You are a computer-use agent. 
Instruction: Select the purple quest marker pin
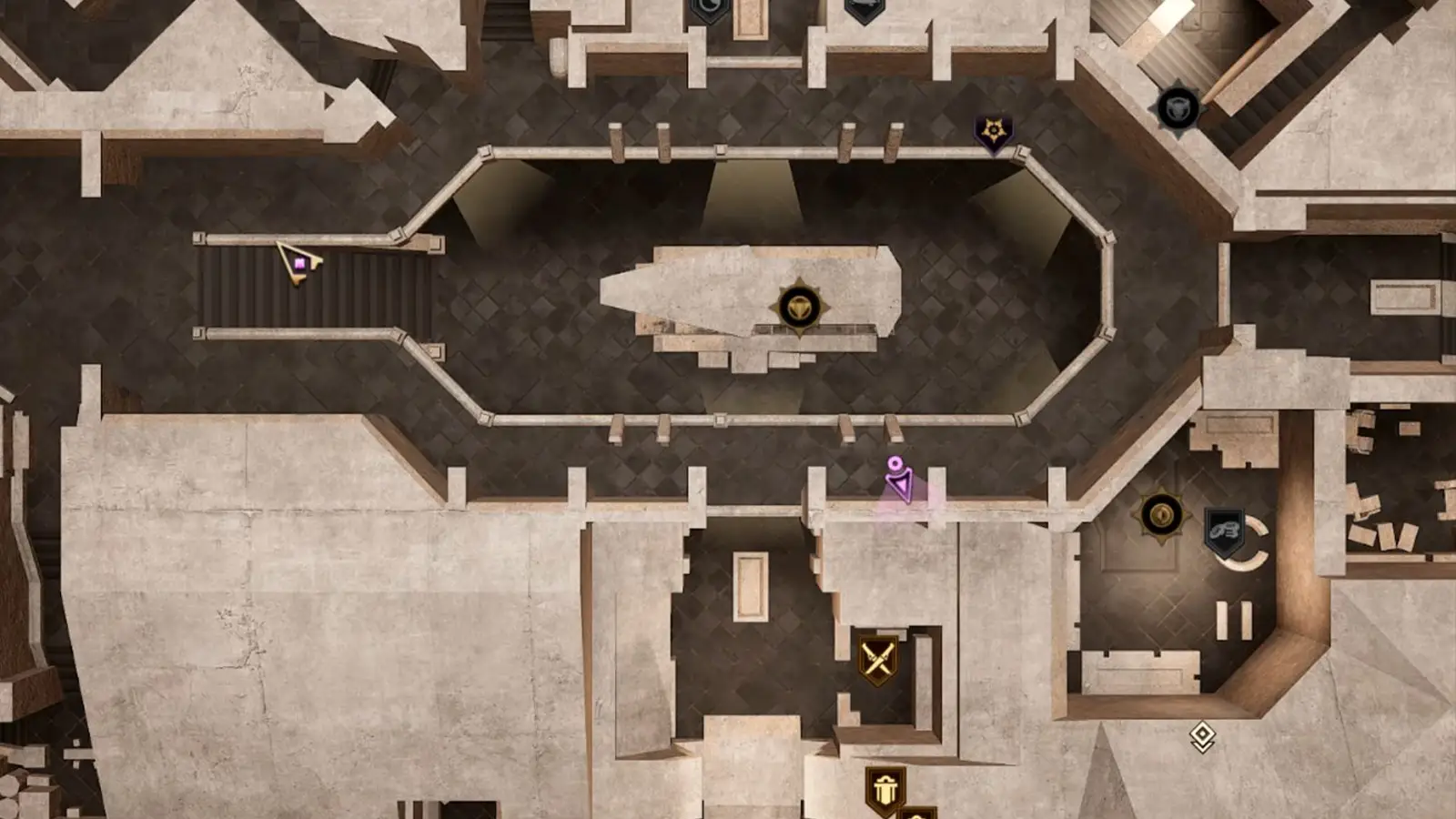pyautogui.click(x=899, y=475)
